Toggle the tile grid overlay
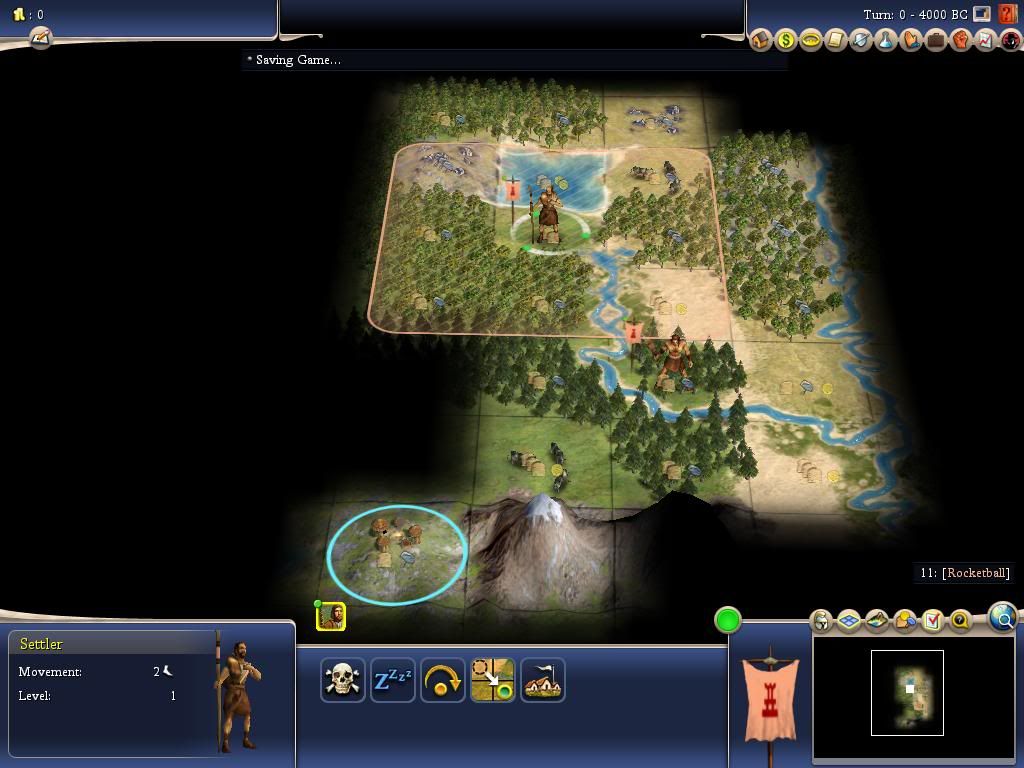 point(849,621)
